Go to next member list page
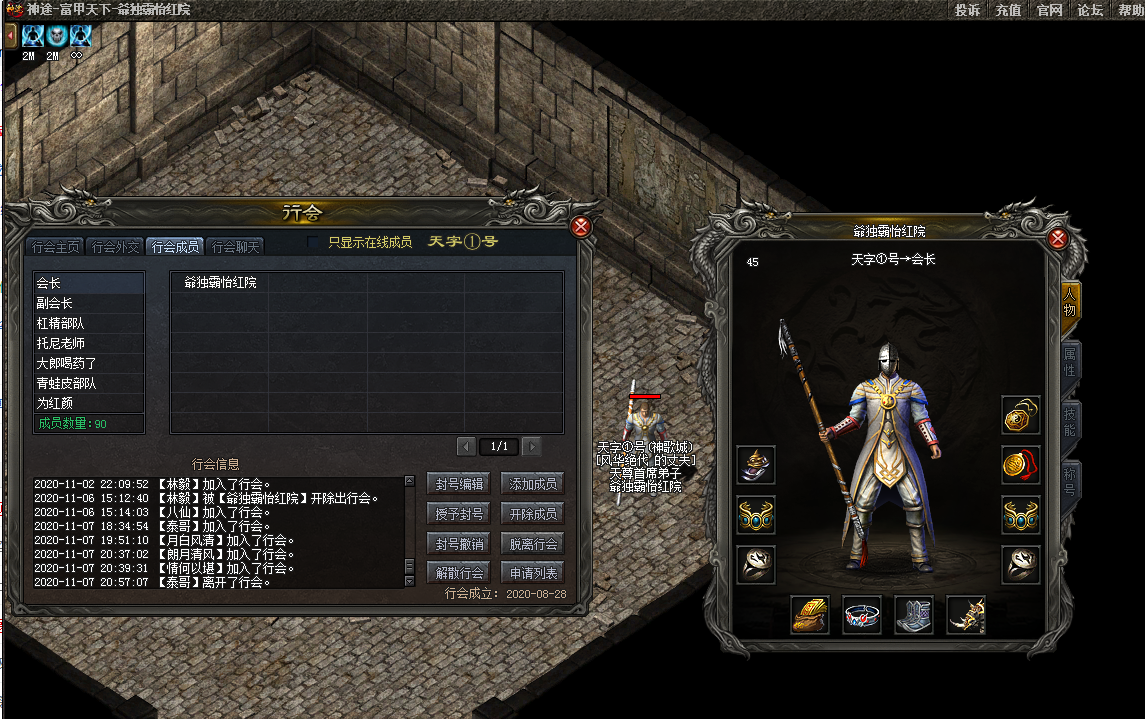Viewport: 1145px width, 719px height. [x=532, y=447]
